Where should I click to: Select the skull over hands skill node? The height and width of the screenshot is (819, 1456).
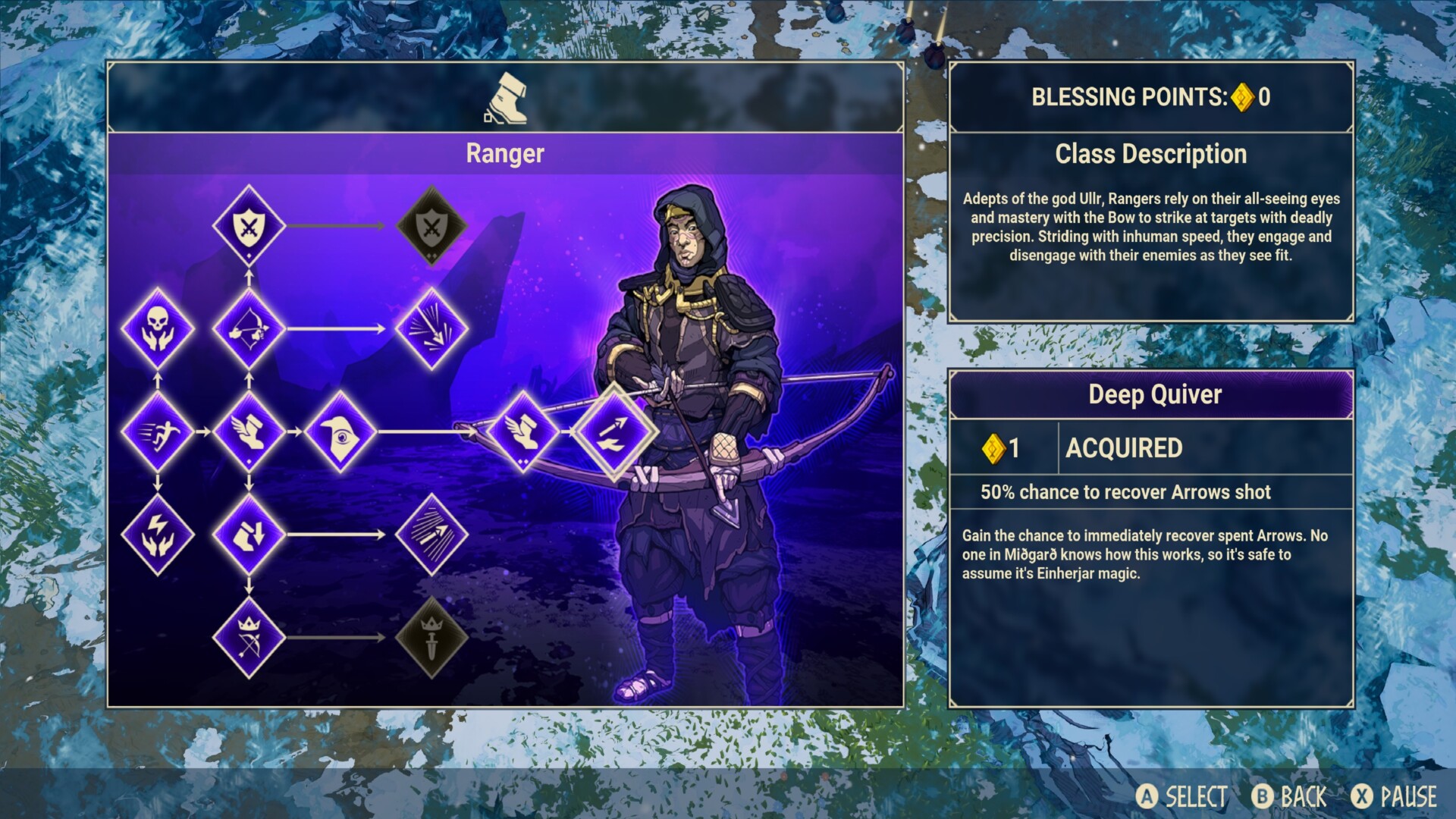pyautogui.click(x=158, y=329)
